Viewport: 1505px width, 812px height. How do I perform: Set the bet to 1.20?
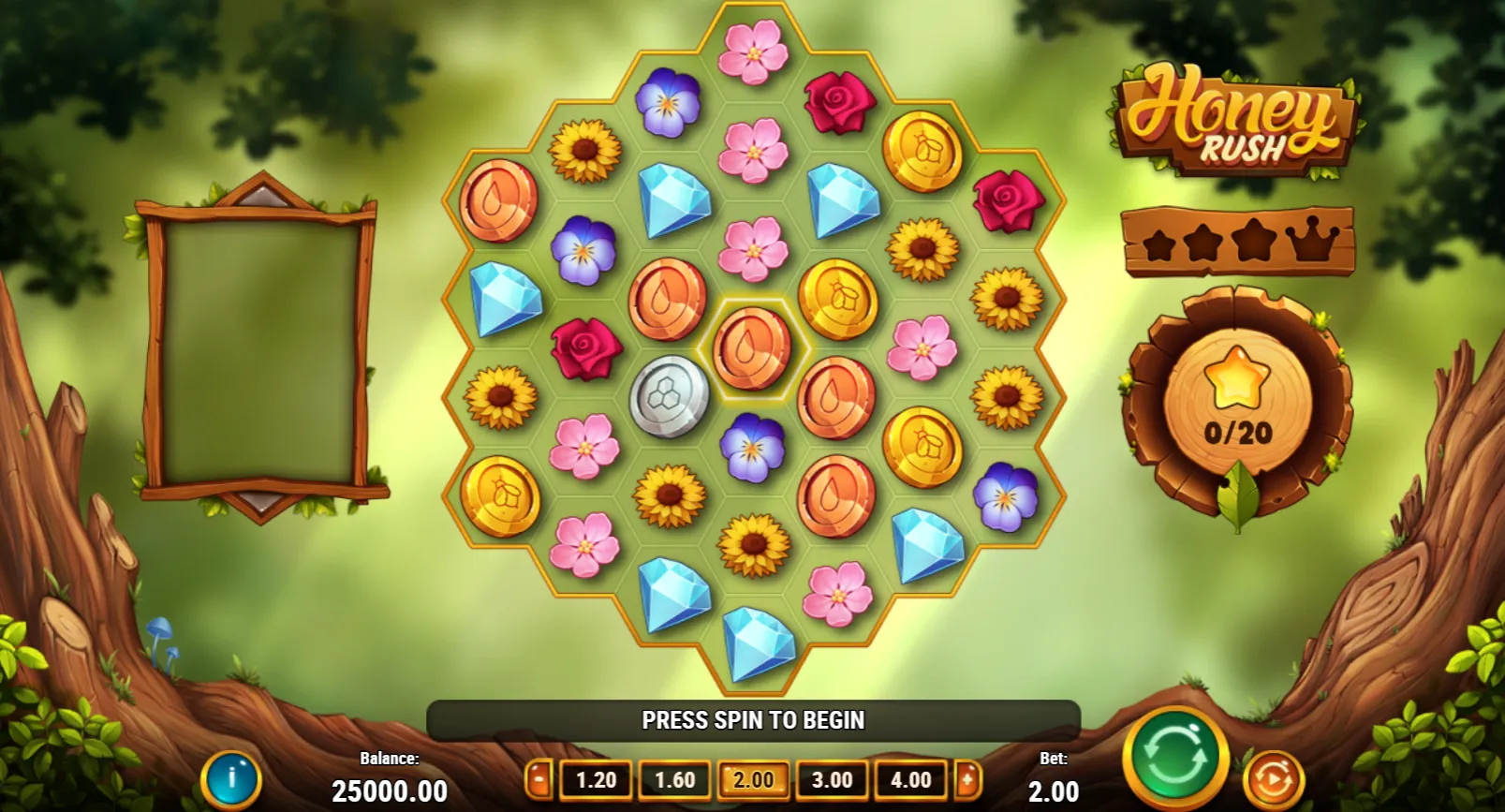tap(596, 780)
